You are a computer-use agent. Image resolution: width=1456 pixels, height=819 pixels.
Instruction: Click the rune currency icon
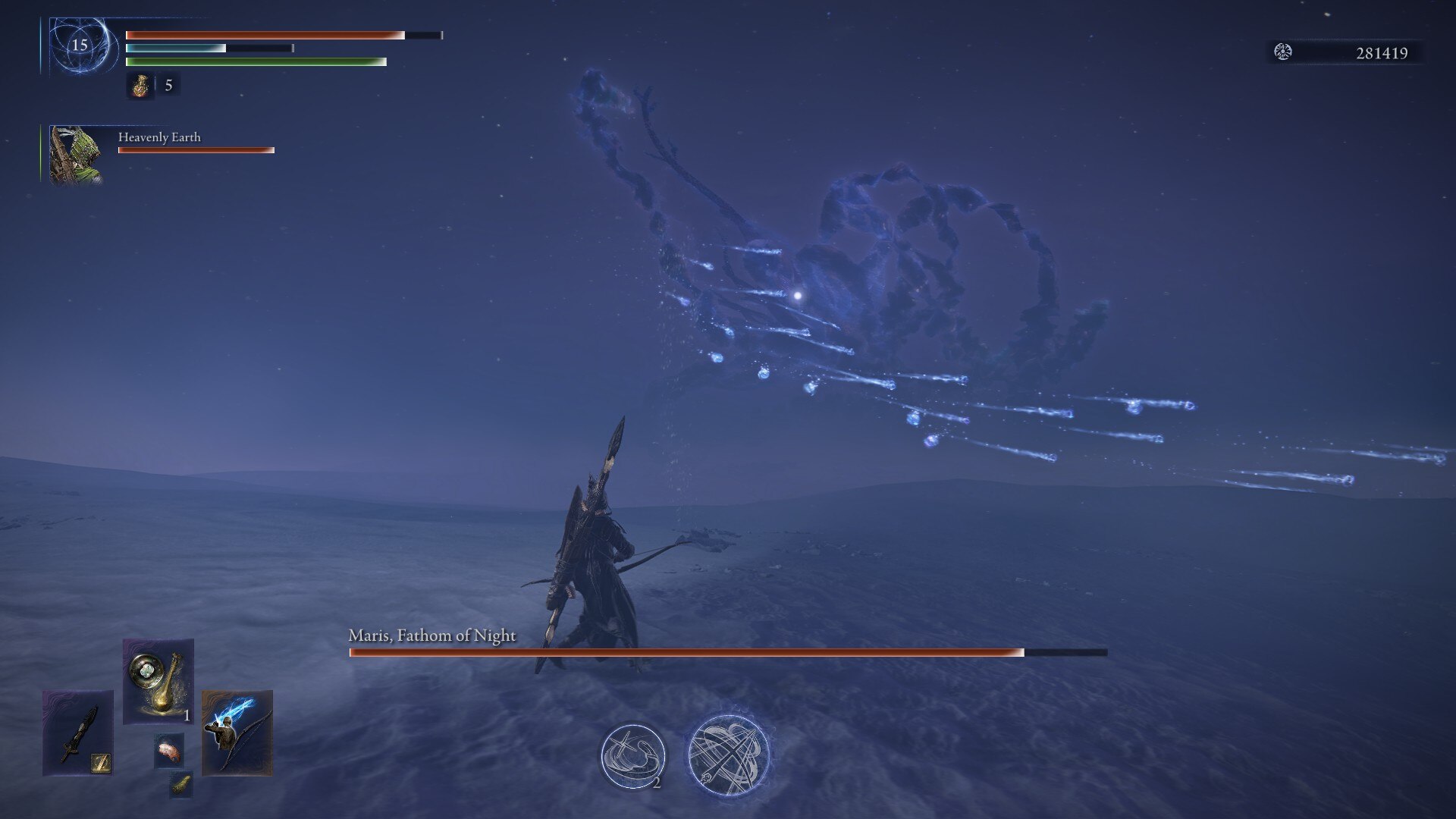(x=1283, y=52)
